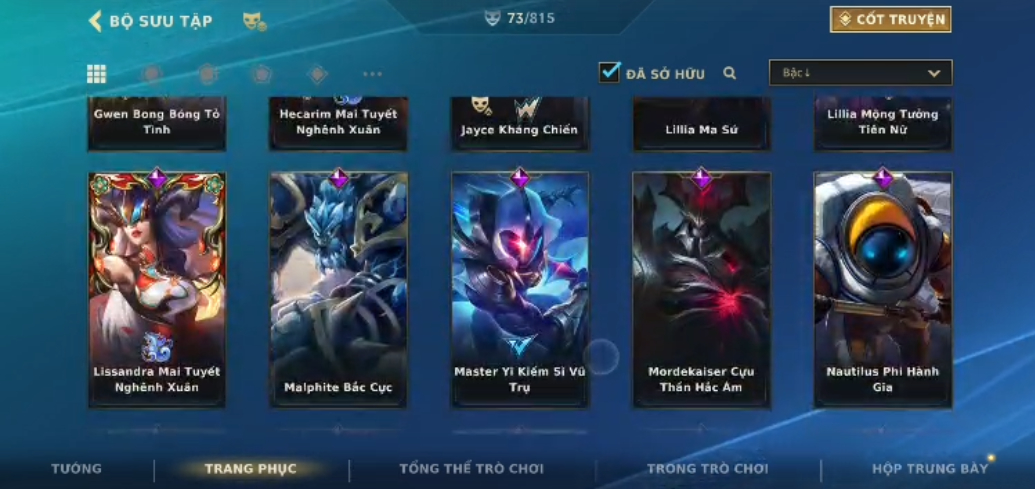Go back from Bộ Sưu Tập screen

click(x=96, y=20)
